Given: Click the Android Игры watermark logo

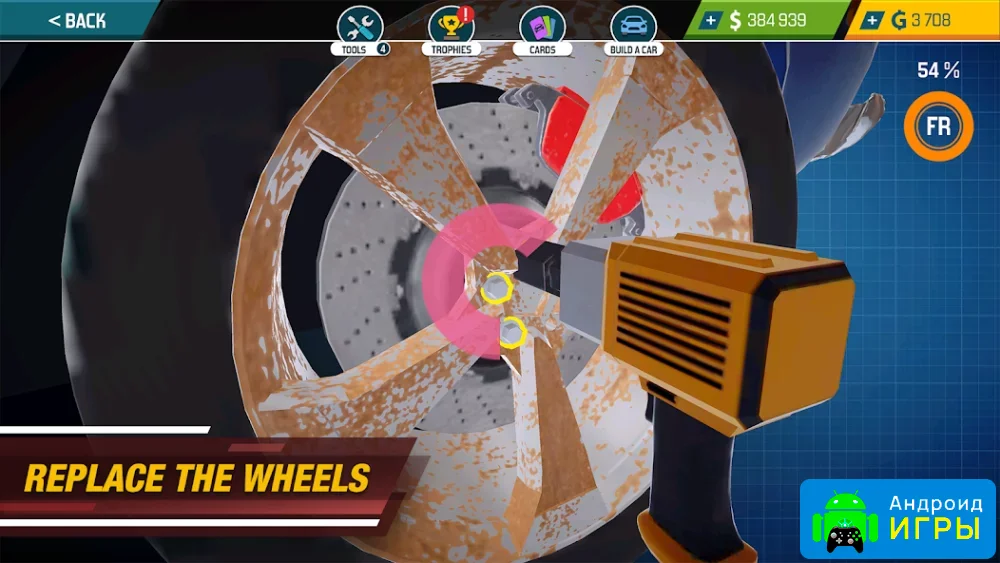Looking at the screenshot, I should (897, 518).
